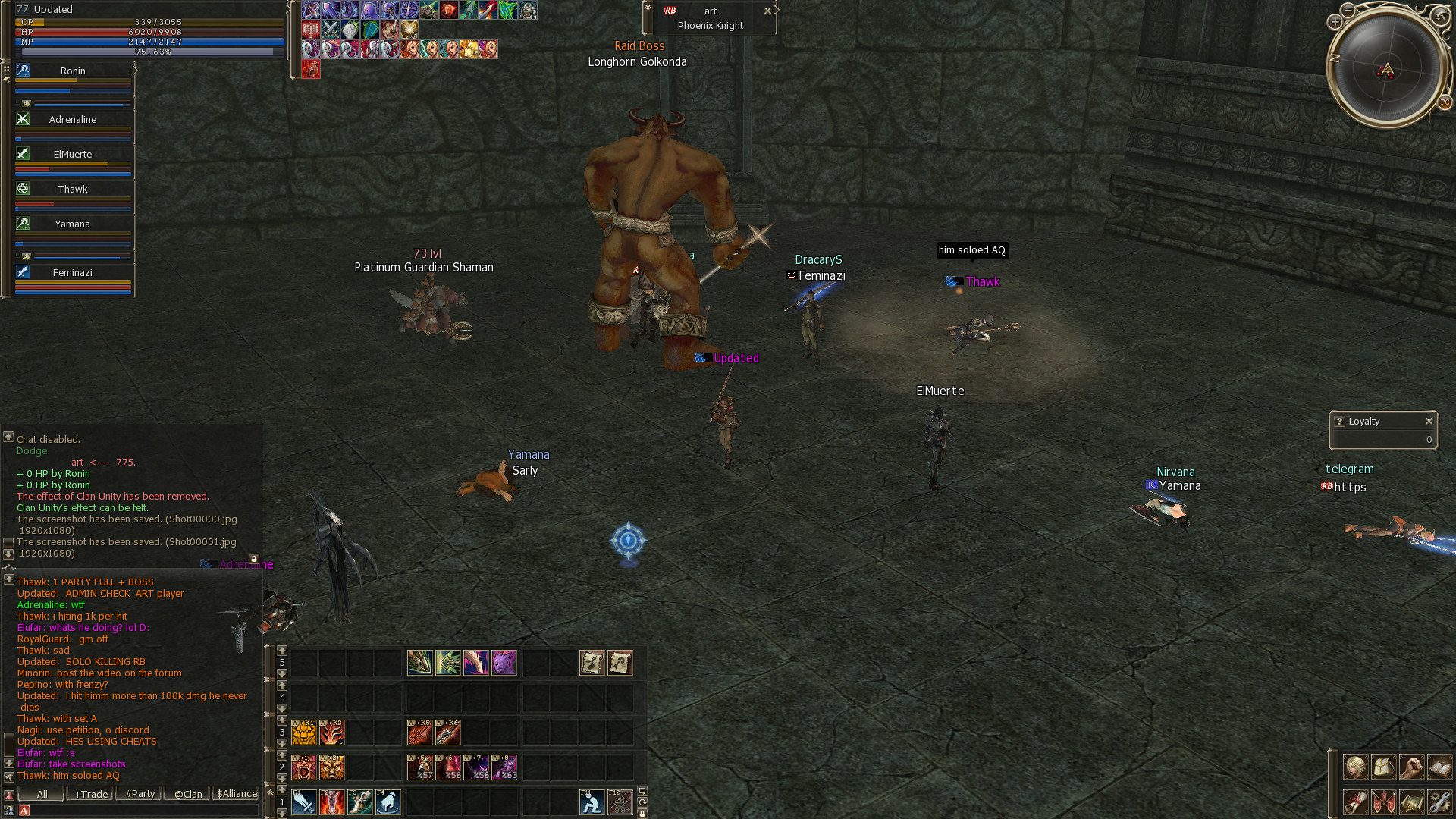Switch to the $Alliance chat tab

pos(237,794)
